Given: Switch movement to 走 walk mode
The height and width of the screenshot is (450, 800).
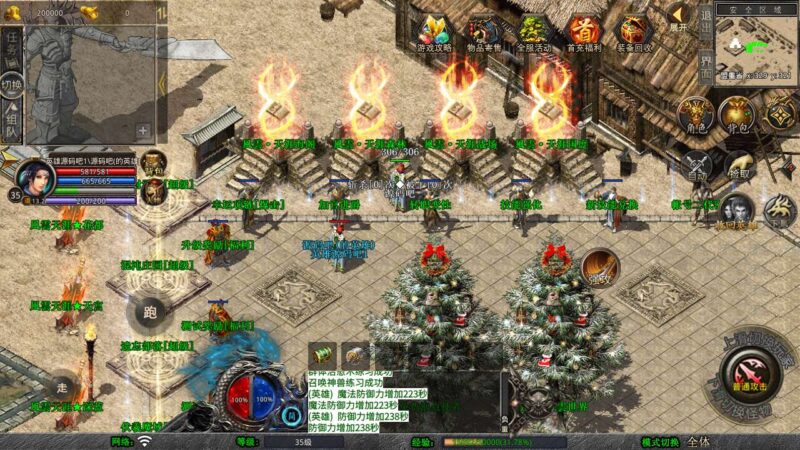Looking at the screenshot, I should tap(62, 386).
